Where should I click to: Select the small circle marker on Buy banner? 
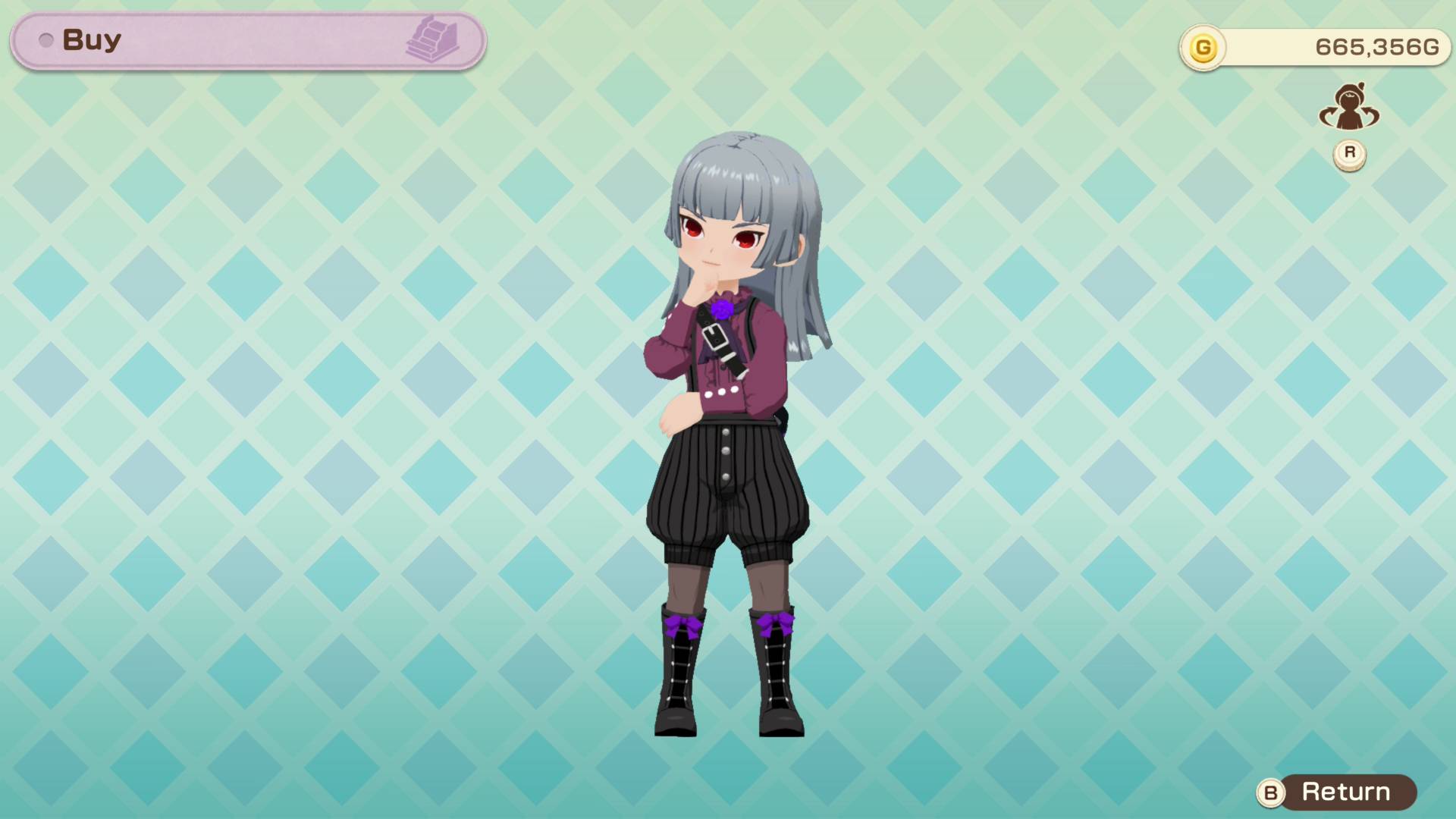click(x=47, y=40)
